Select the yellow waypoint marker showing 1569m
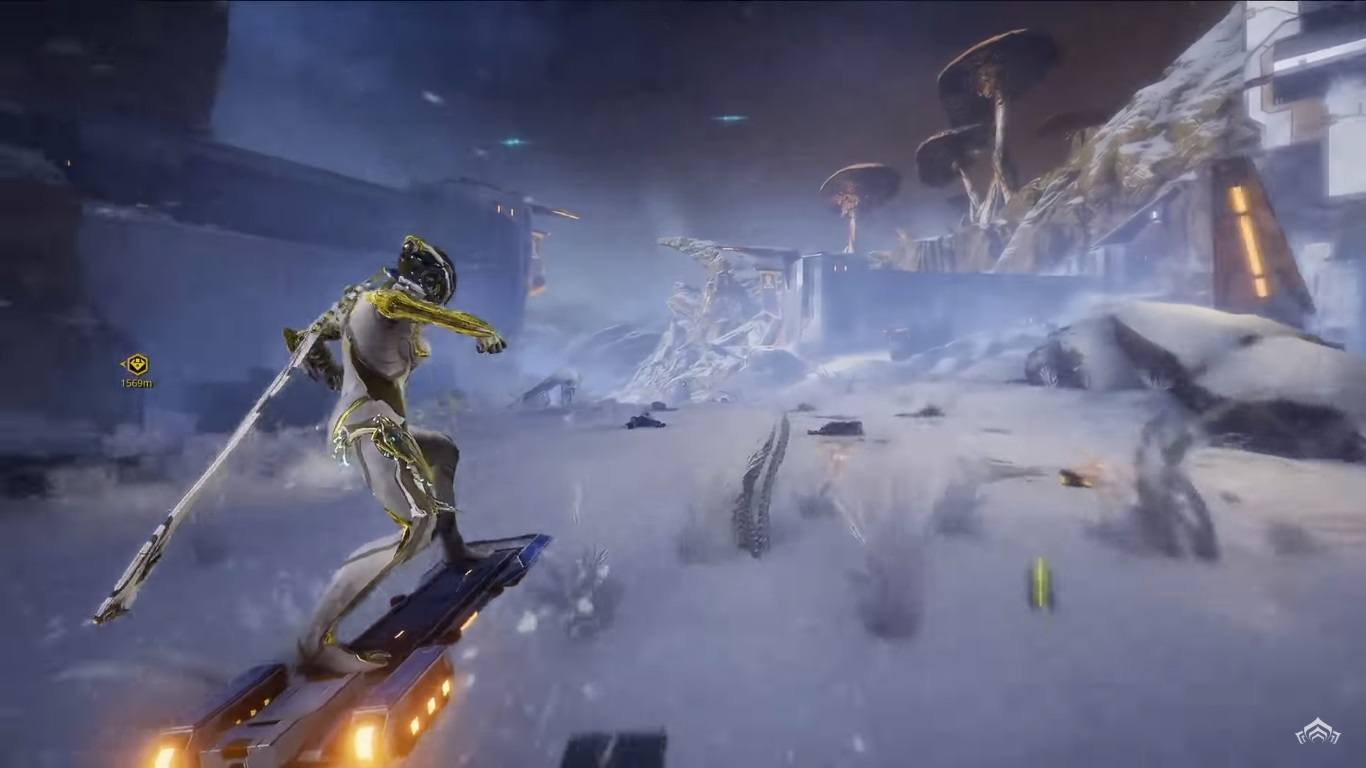Image resolution: width=1366 pixels, height=768 pixels. pos(136,365)
